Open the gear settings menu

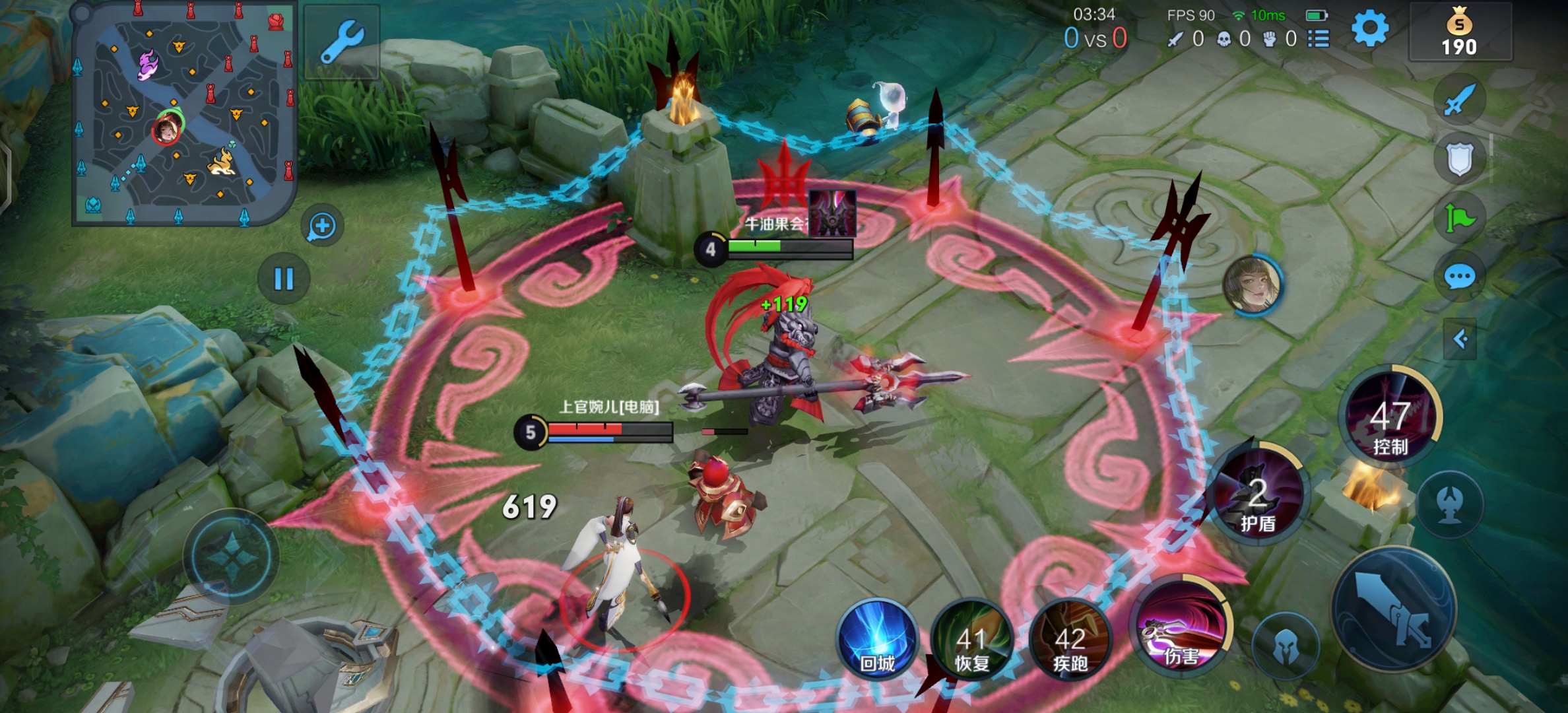coord(1369,29)
